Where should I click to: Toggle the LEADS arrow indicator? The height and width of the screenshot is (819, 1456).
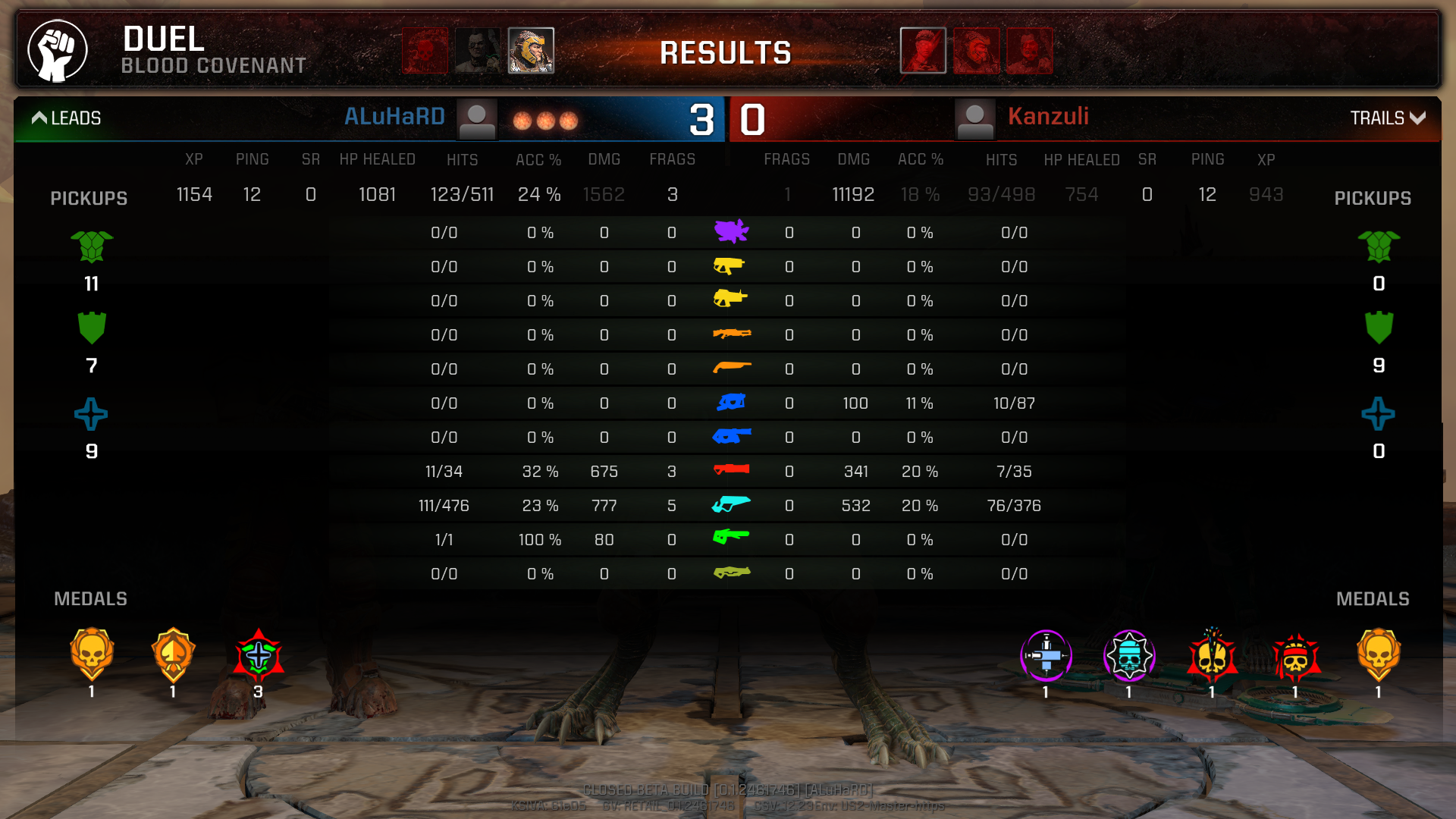coord(39,118)
